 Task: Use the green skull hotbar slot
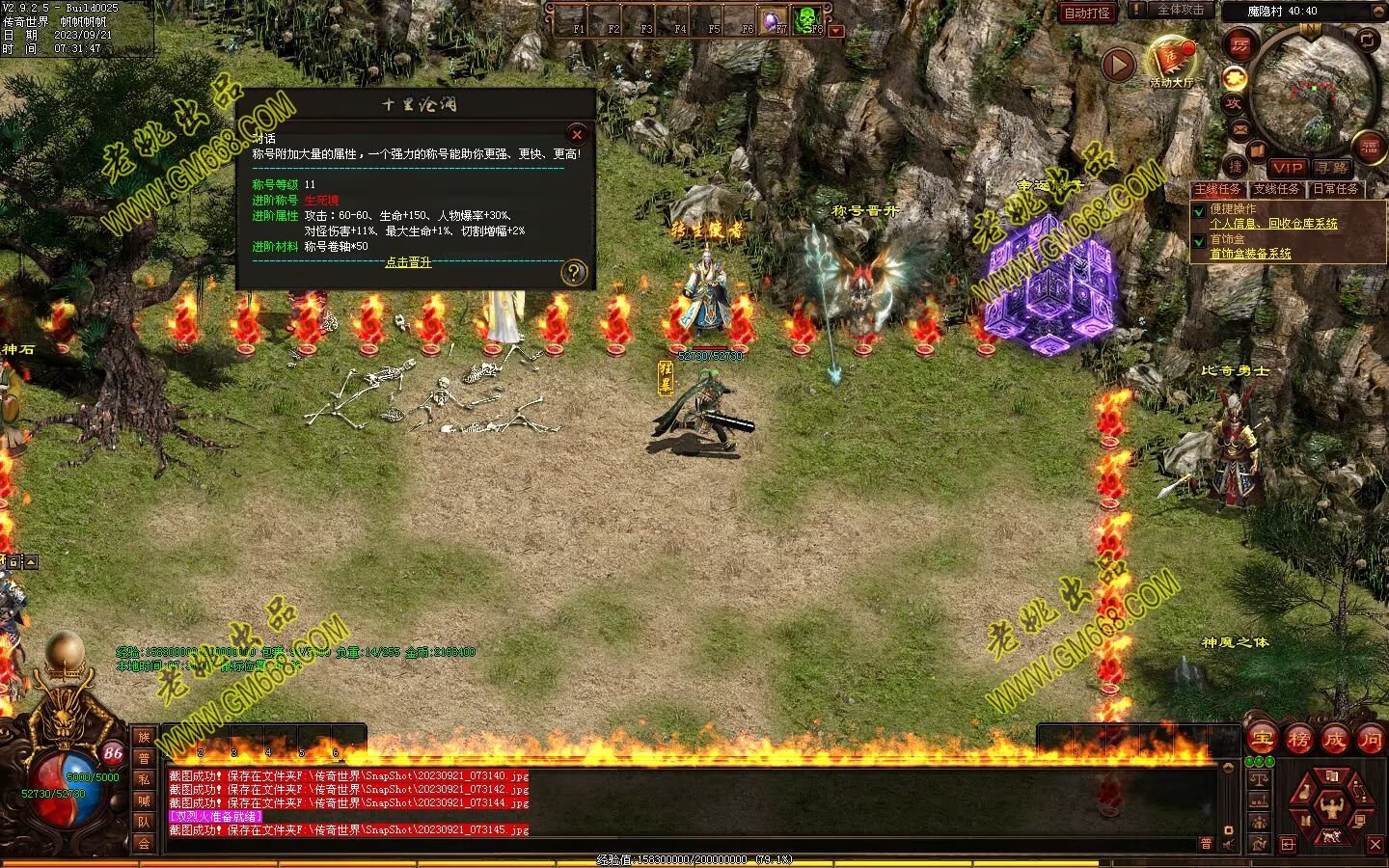point(805,18)
